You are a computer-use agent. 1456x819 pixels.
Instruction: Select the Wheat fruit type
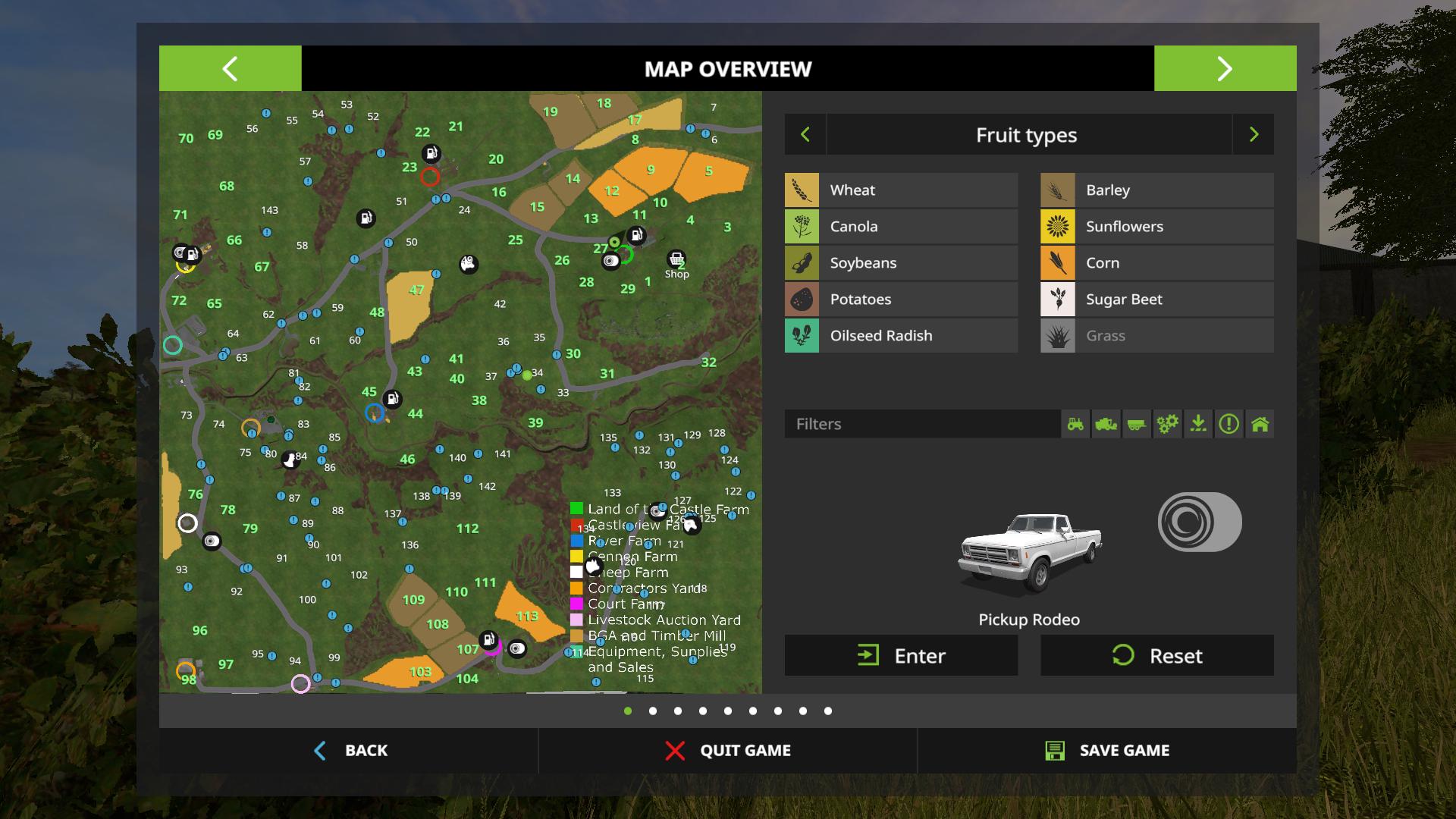901,190
